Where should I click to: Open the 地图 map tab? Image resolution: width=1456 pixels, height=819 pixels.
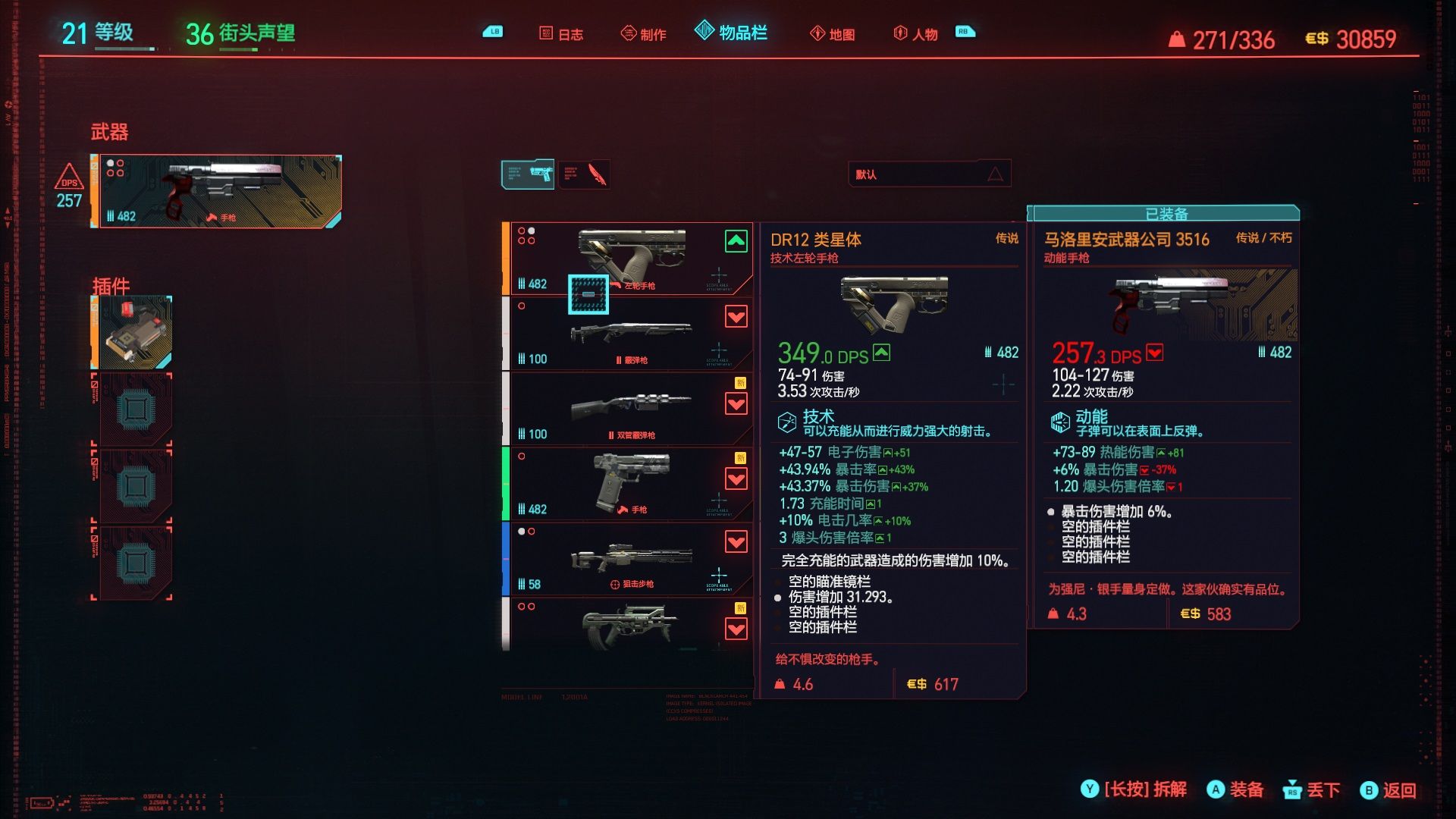click(833, 34)
